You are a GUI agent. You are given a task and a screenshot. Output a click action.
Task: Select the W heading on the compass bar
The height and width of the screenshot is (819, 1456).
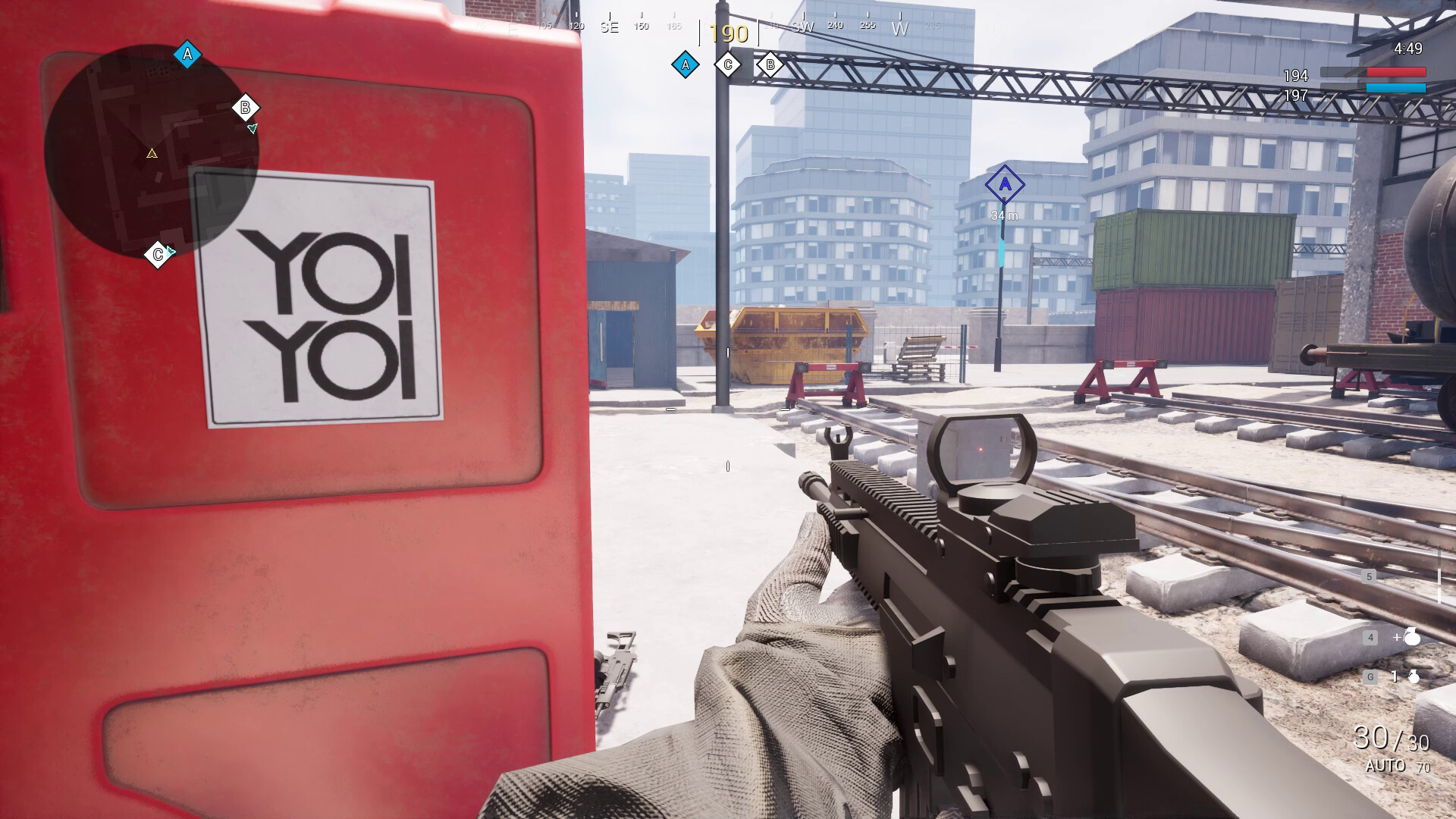coord(901,25)
